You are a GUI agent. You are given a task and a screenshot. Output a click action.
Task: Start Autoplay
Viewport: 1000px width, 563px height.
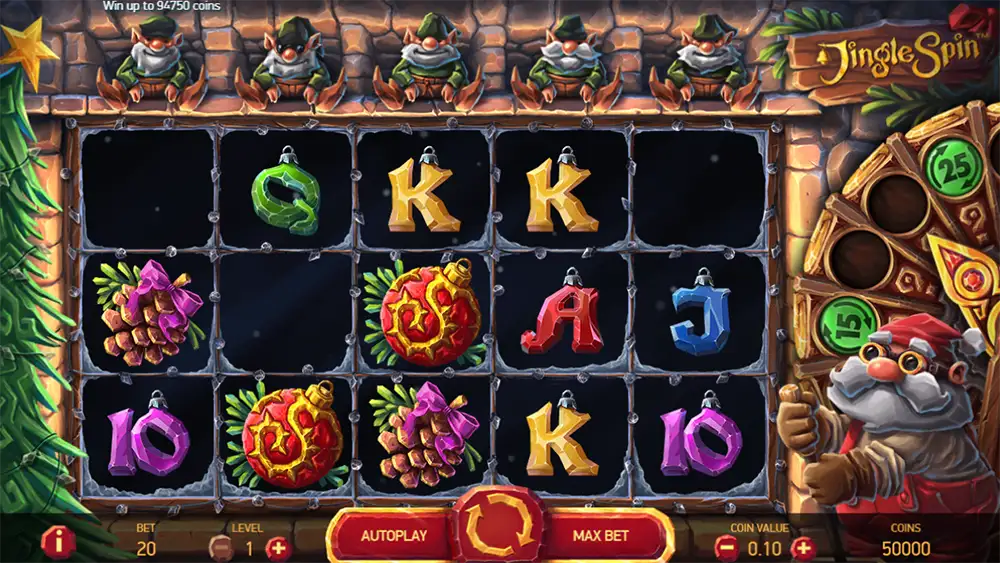(394, 535)
